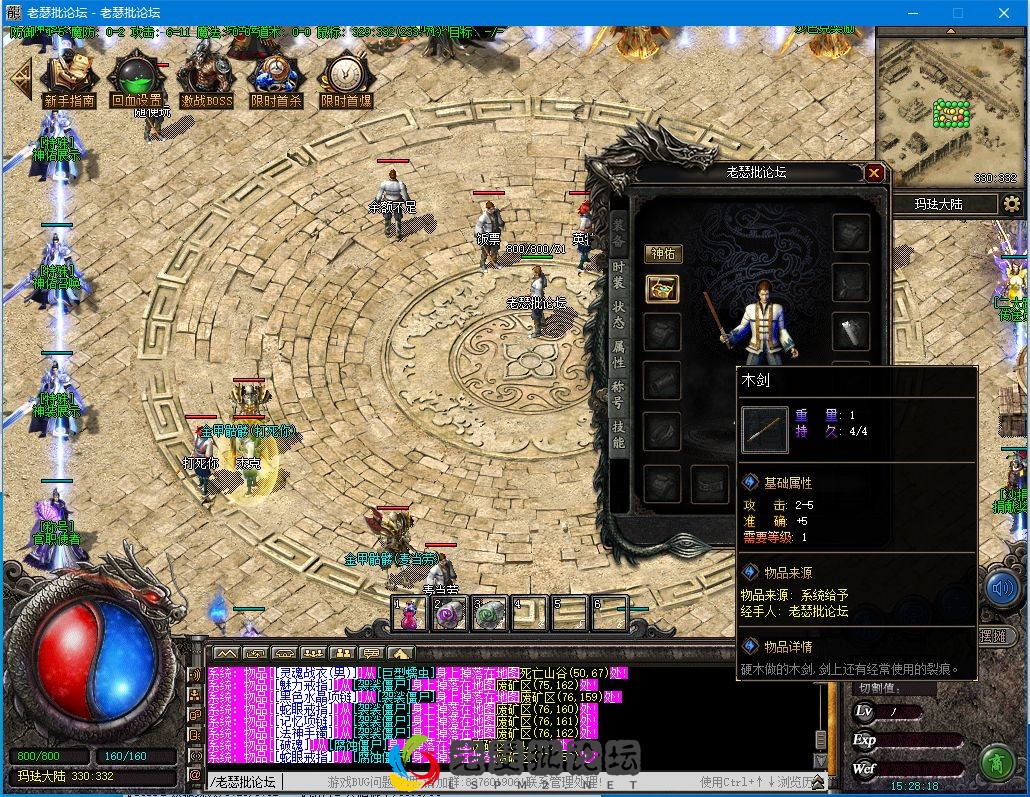The width and height of the screenshot is (1030, 797).
Task: Toggle the sound speaker button
Action: 1002,588
